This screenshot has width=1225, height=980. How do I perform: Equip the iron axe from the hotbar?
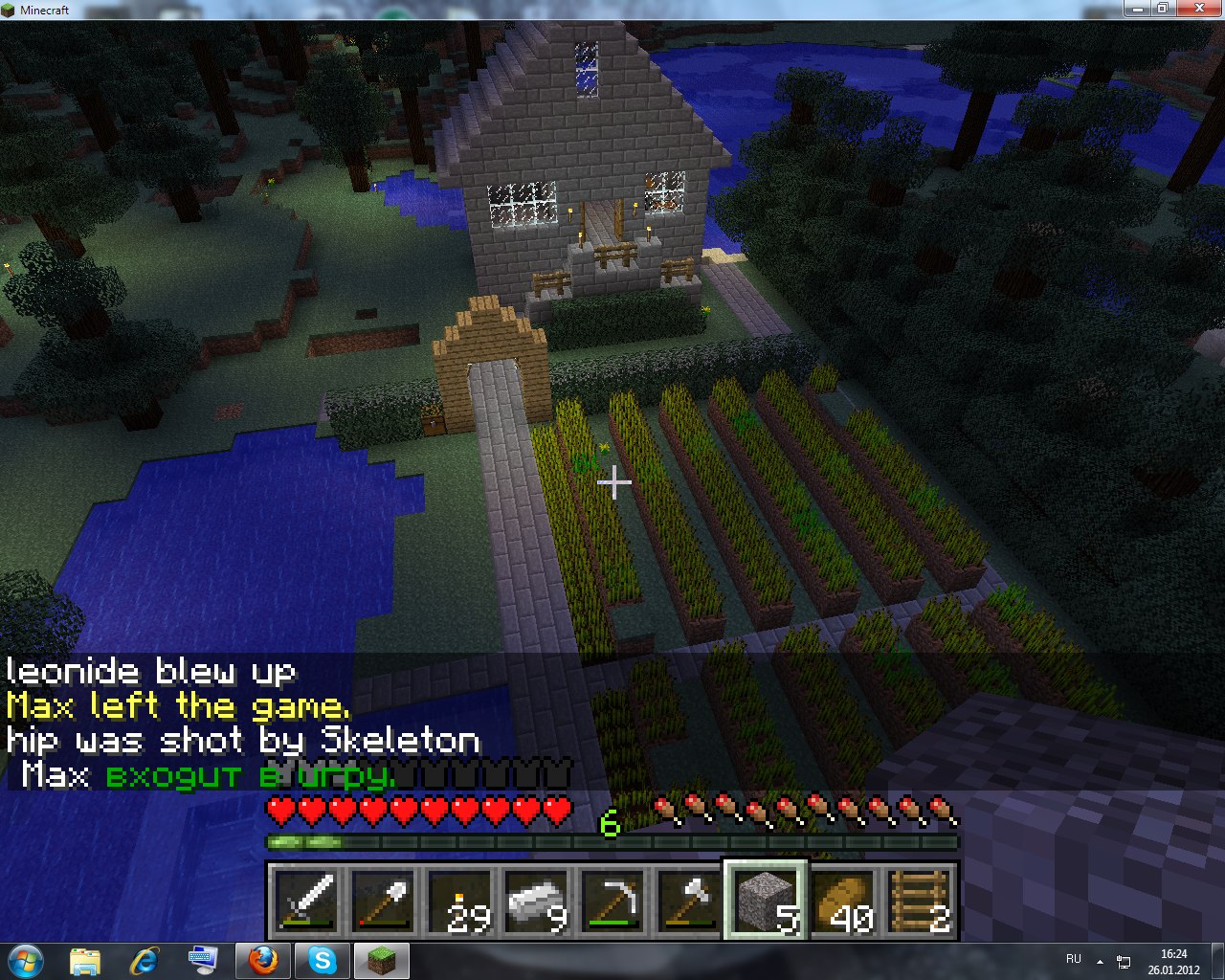689,902
